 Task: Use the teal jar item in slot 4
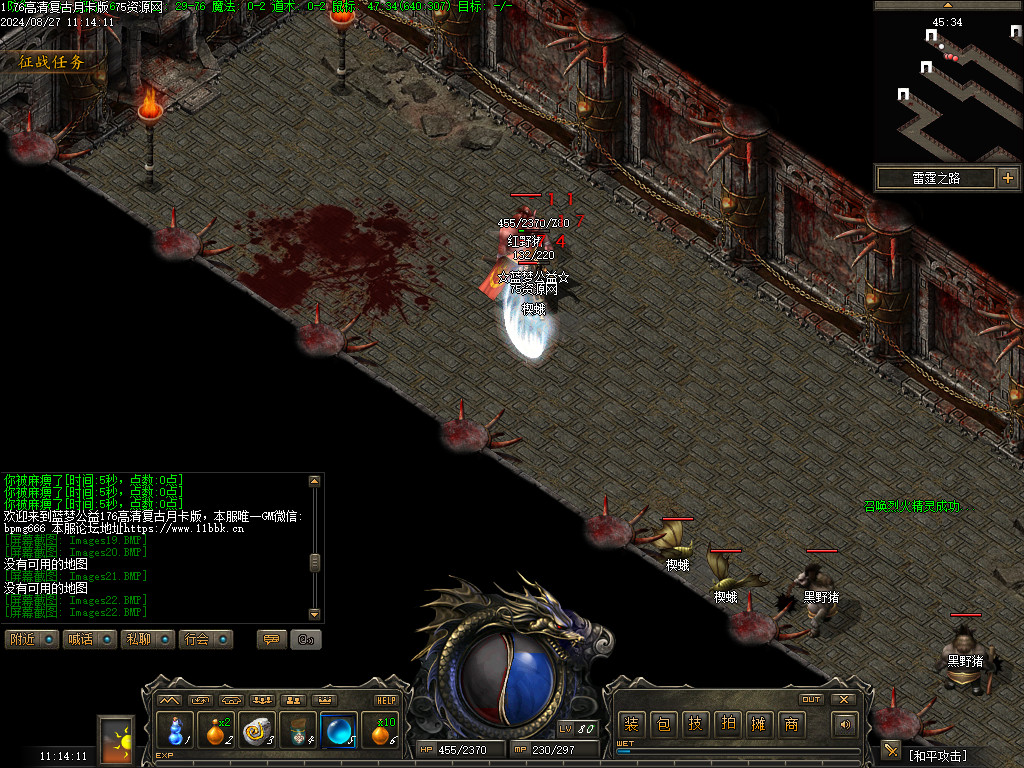pos(297,731)
